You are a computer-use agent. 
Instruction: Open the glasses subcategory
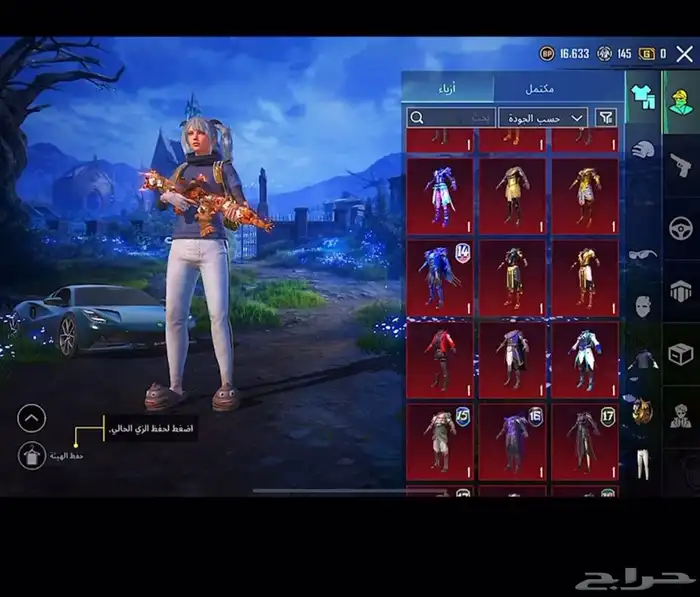[642, 255]
